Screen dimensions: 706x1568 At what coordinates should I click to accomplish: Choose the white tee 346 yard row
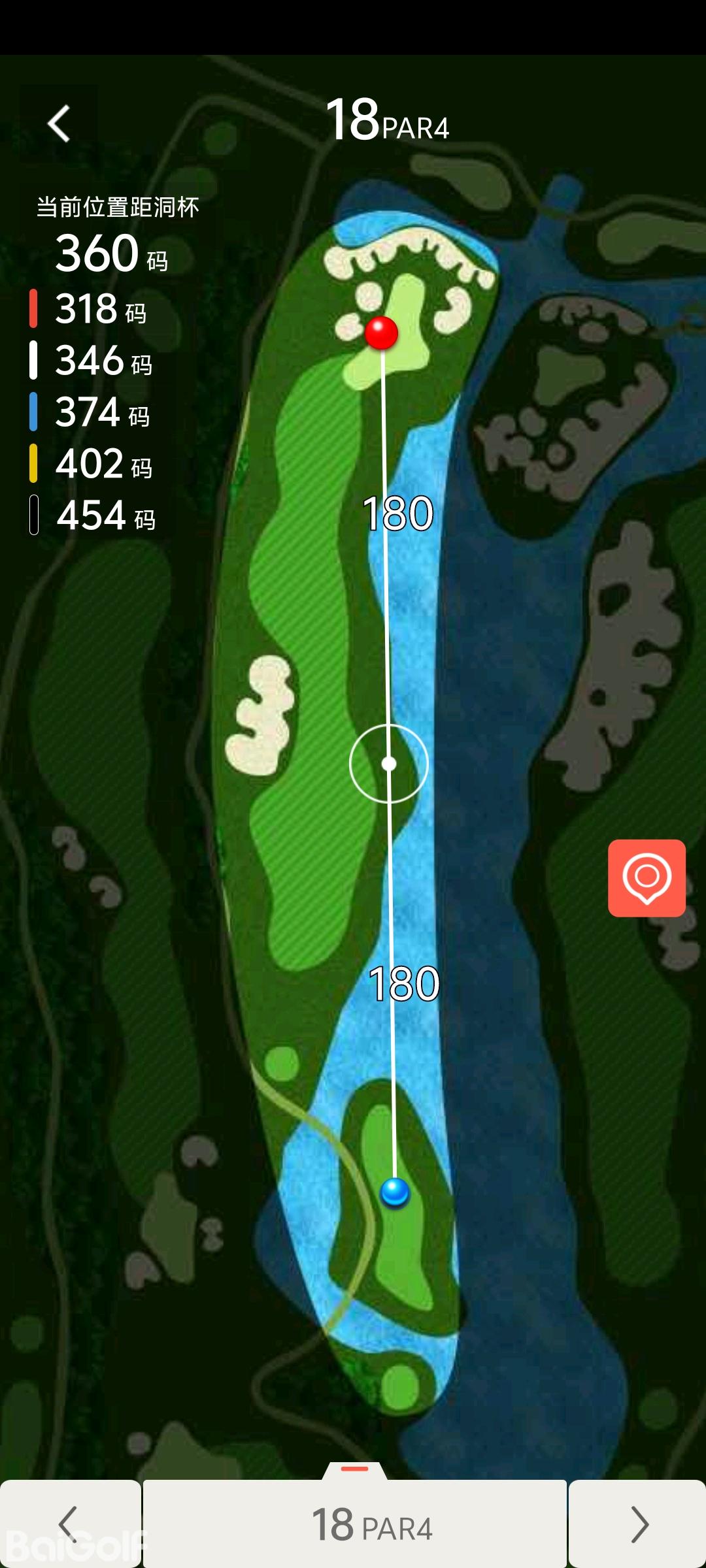(92, 361)
